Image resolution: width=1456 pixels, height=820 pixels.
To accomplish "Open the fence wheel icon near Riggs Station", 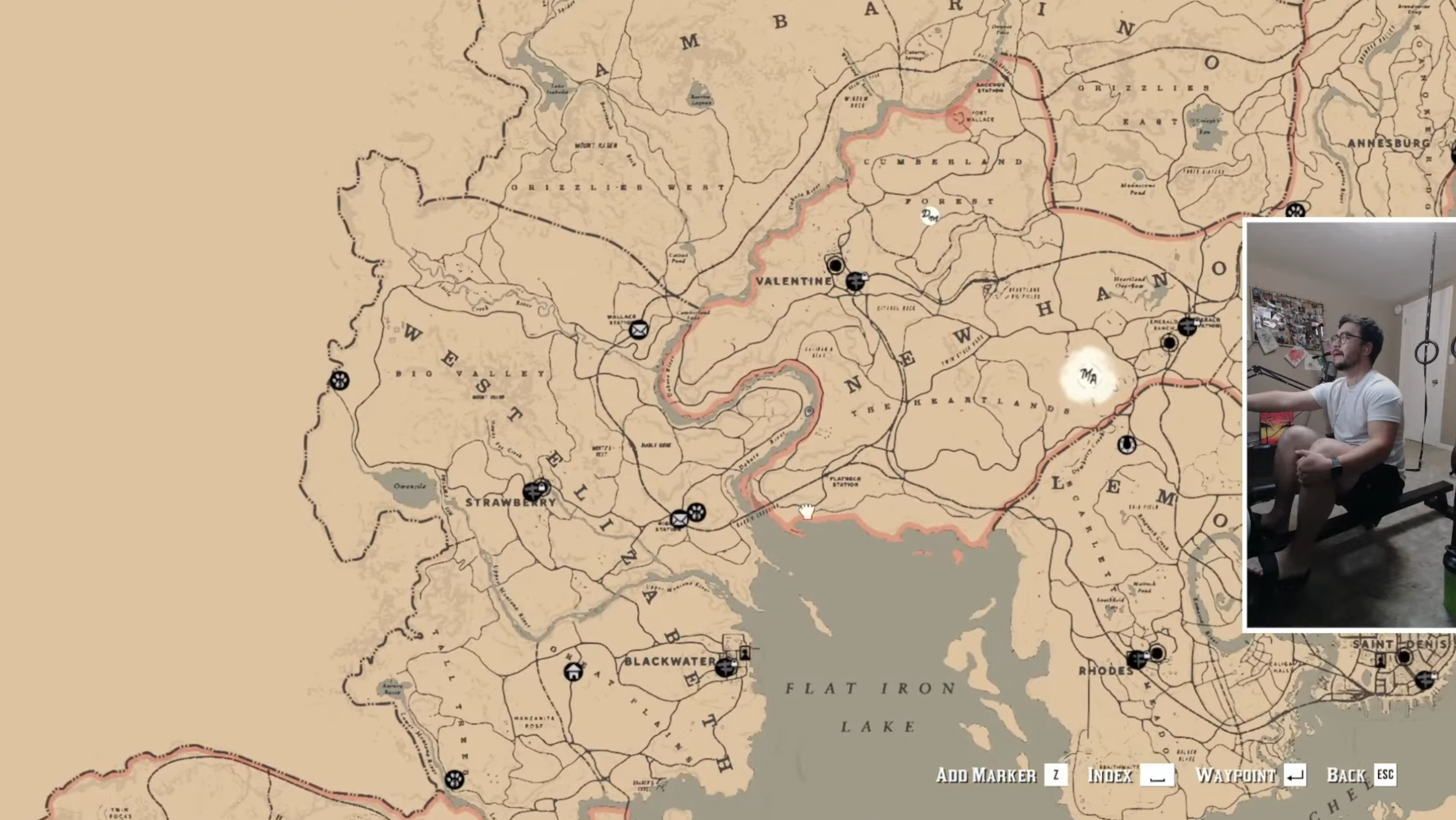I will coord(696,511).
